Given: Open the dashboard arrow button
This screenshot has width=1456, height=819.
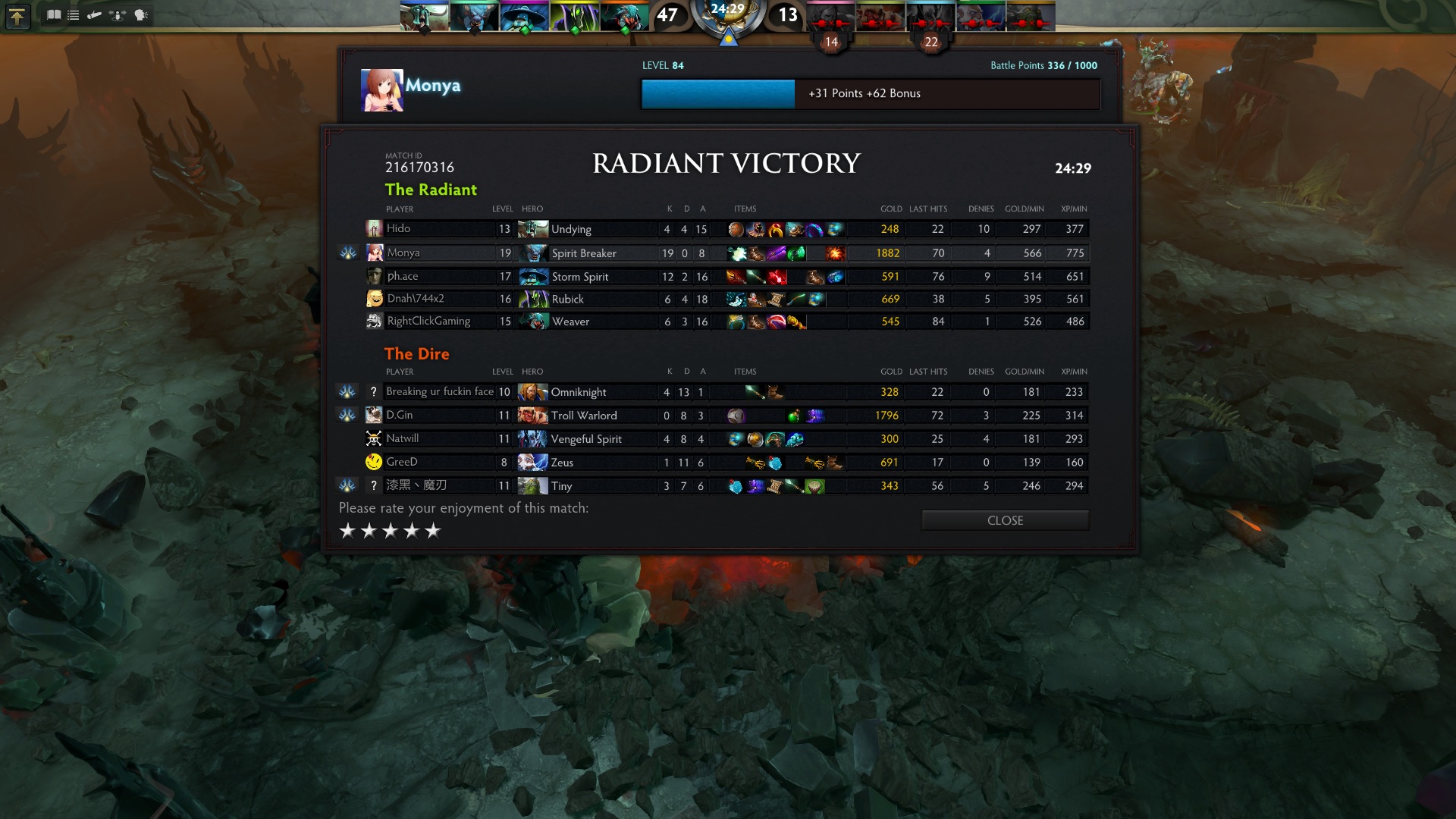Looking at the screenshot, I should pos(17,16).
